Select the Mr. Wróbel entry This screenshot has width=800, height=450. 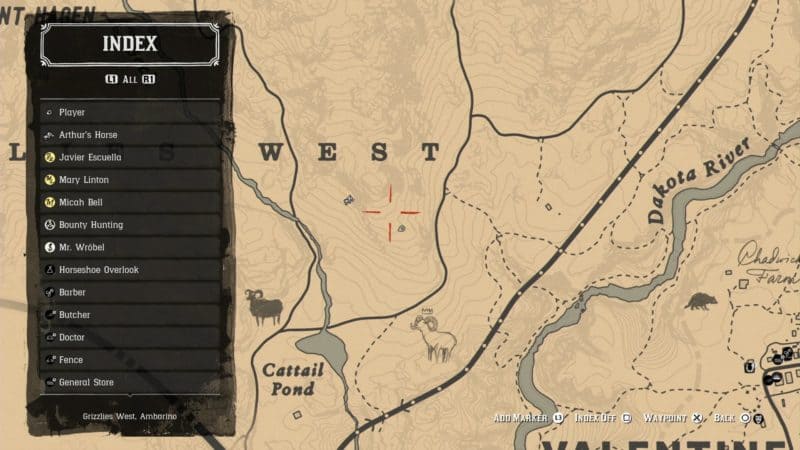tap(130, 247)
